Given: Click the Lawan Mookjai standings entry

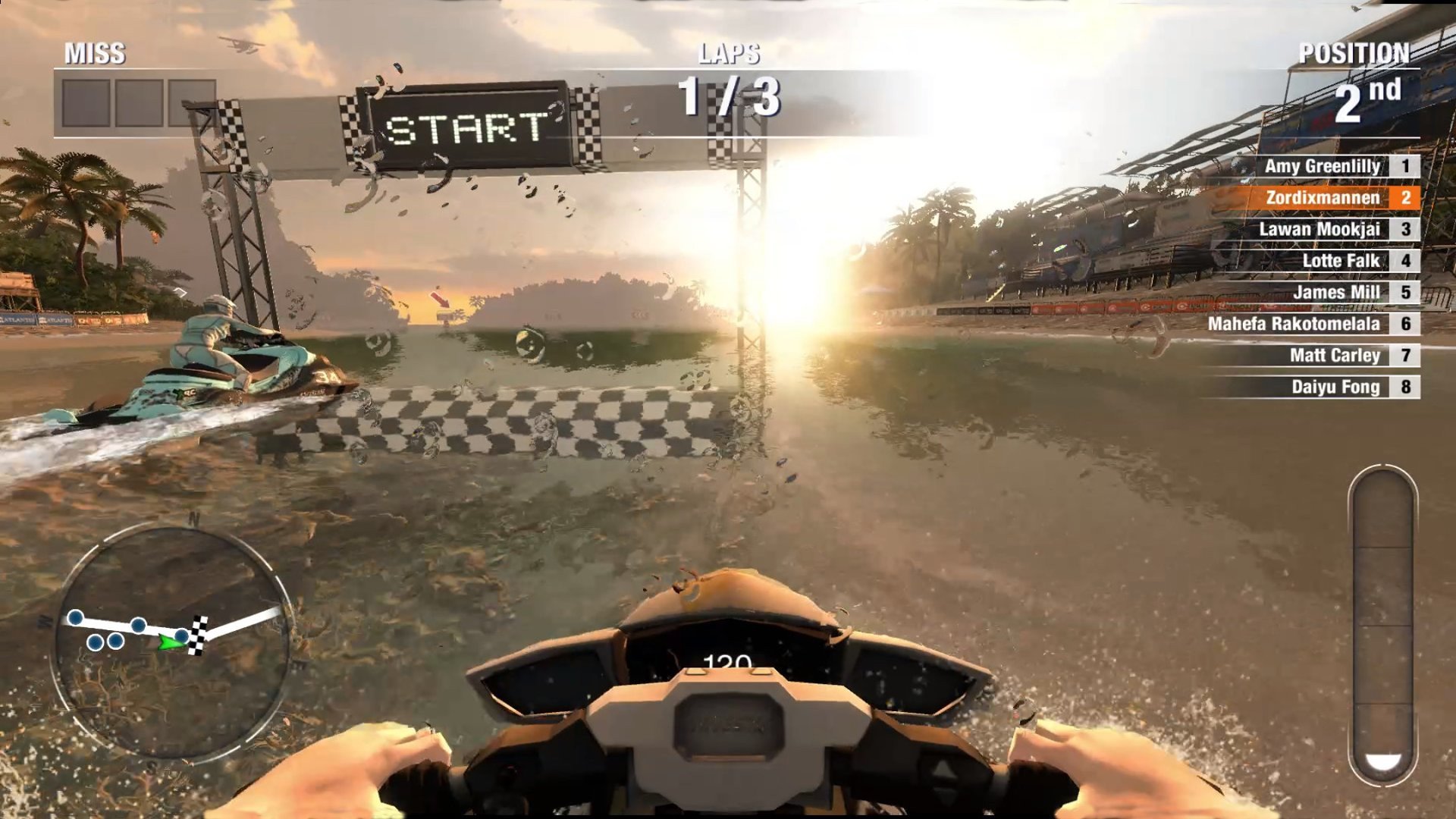Looking at the screenshot, I should 1323,229.
